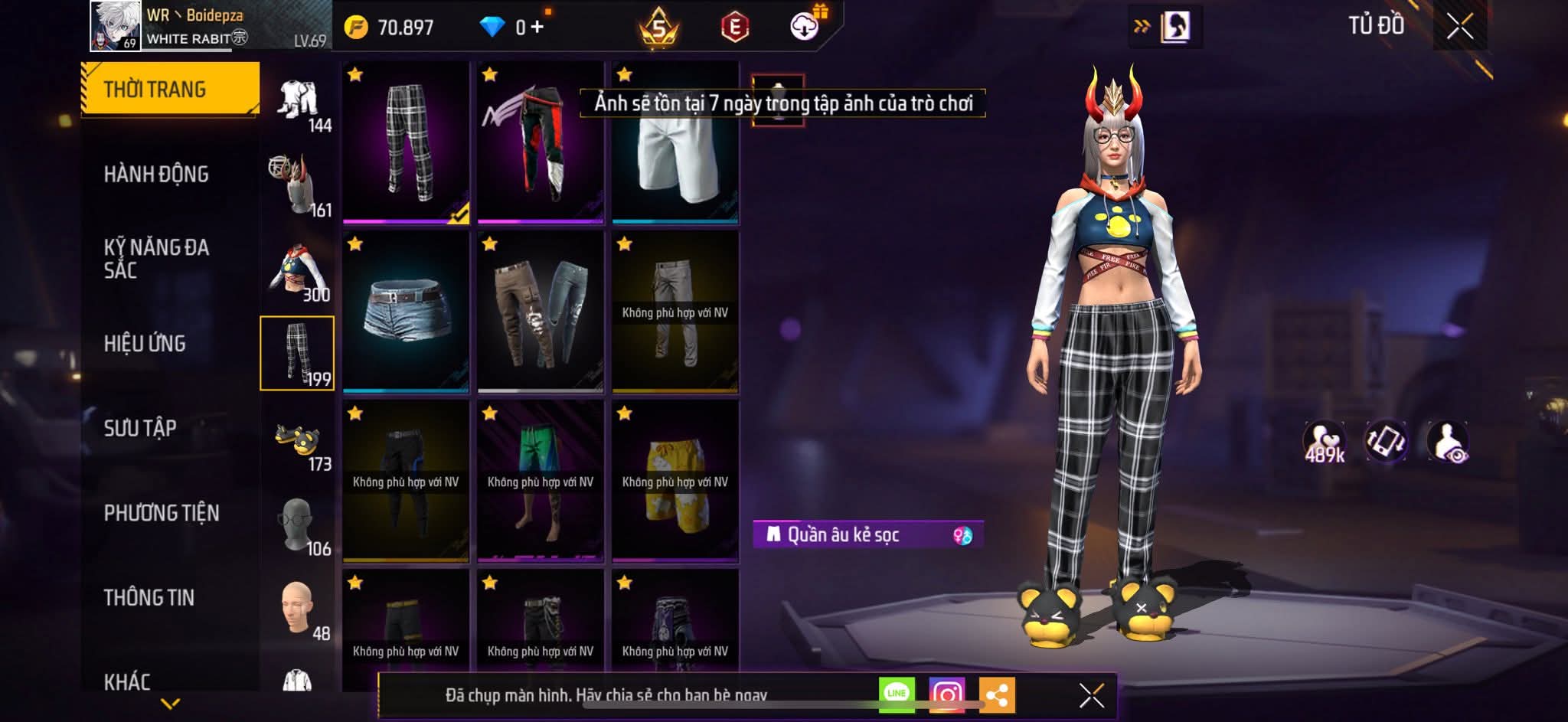Select the Hiệu Ứng tab
The height and width of the screenshot is (722, 1568).
click(x=145, y=344)
